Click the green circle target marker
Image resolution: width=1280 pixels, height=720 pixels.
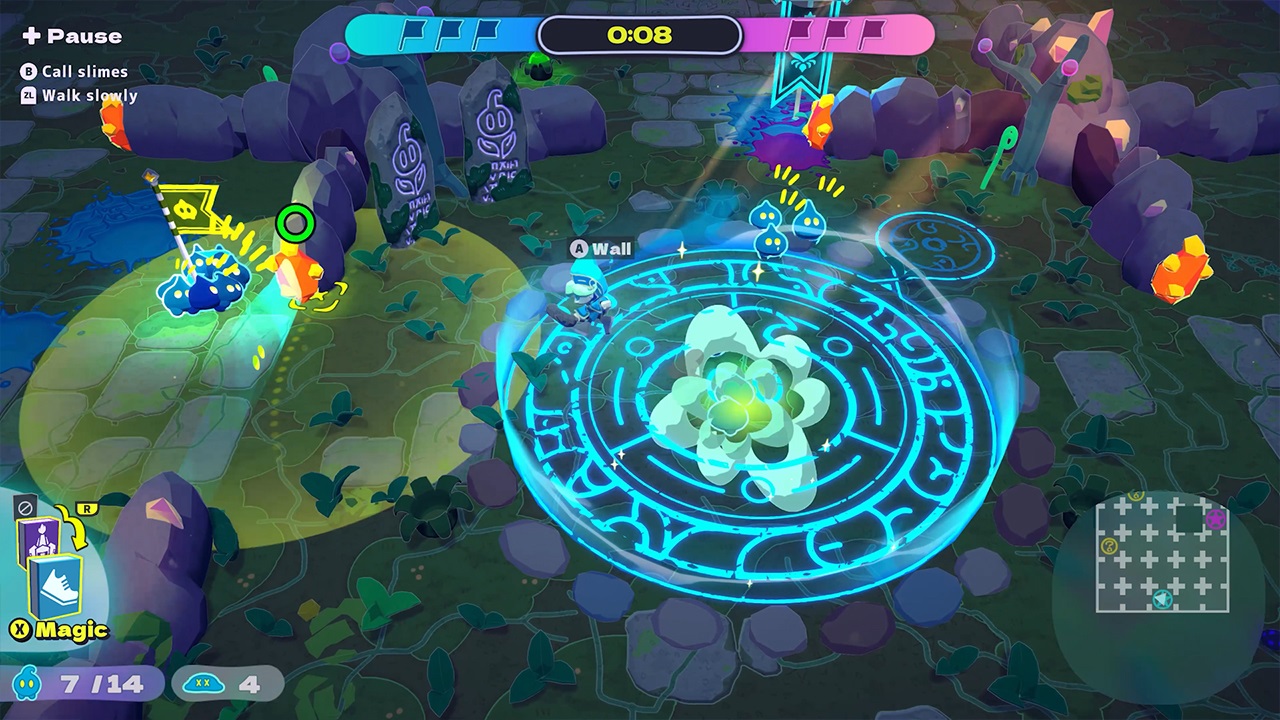[x=295, y=224]
